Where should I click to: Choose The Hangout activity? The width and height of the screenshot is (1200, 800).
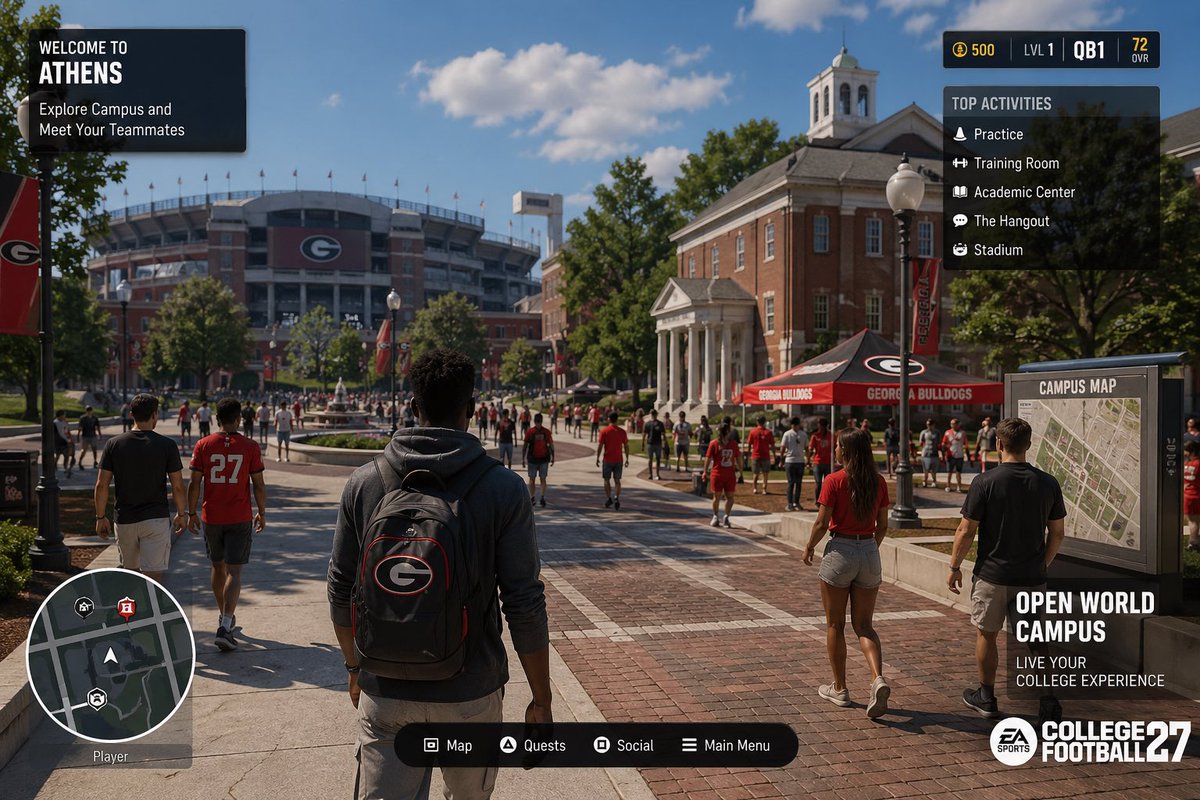click(1011, 221)
